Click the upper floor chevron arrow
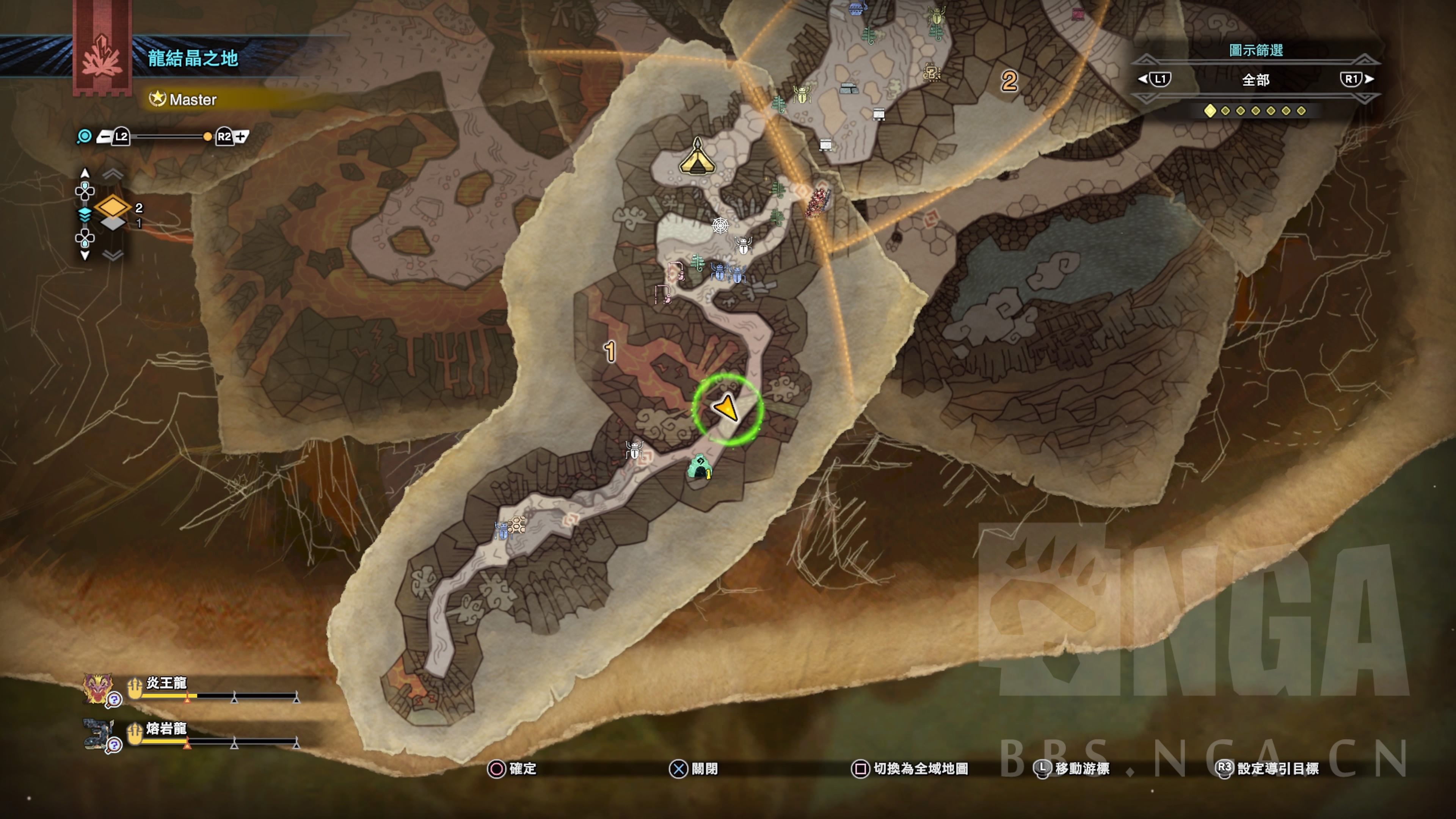Viewport: 1456px width, 819px height. 113,174
